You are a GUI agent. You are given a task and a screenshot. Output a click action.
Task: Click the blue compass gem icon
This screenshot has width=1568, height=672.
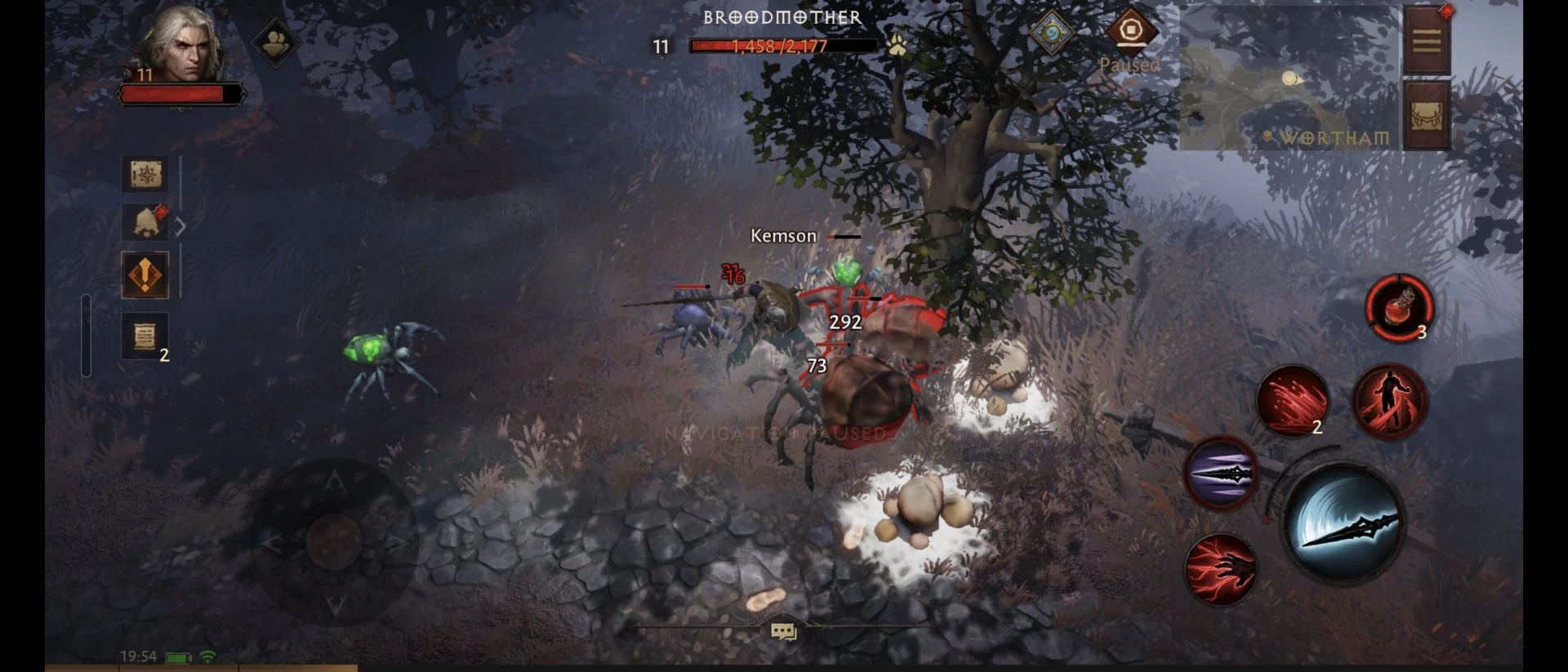click(1051, 33)
